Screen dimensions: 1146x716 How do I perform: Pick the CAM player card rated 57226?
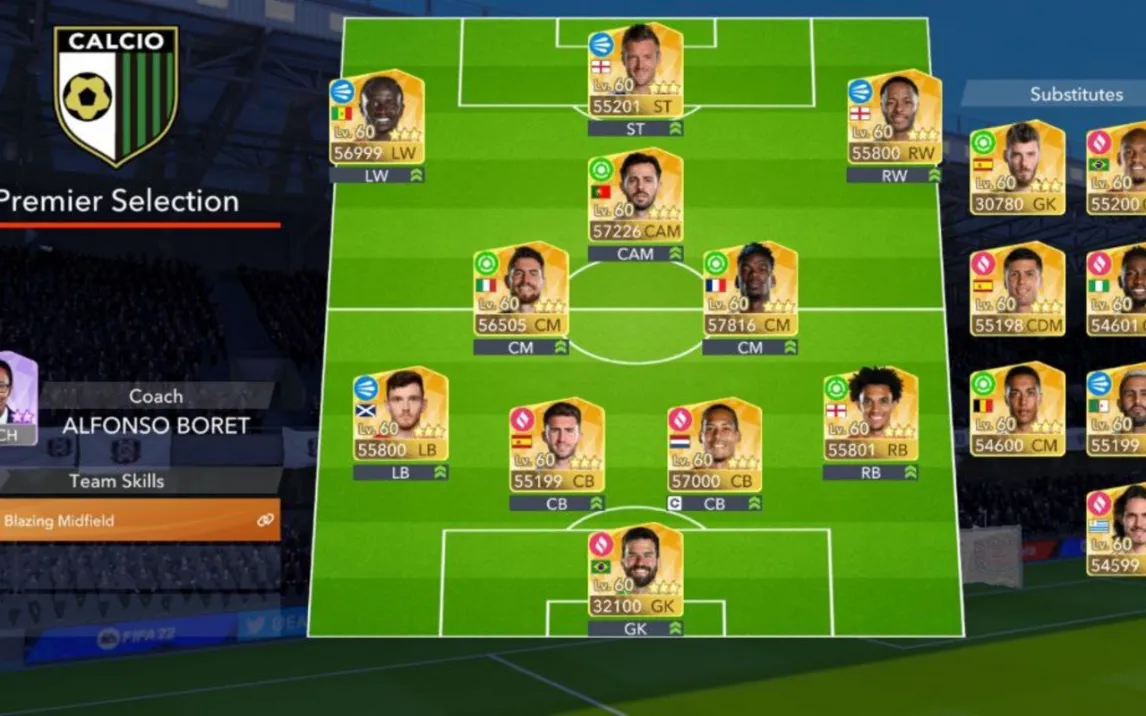point(635,196)
